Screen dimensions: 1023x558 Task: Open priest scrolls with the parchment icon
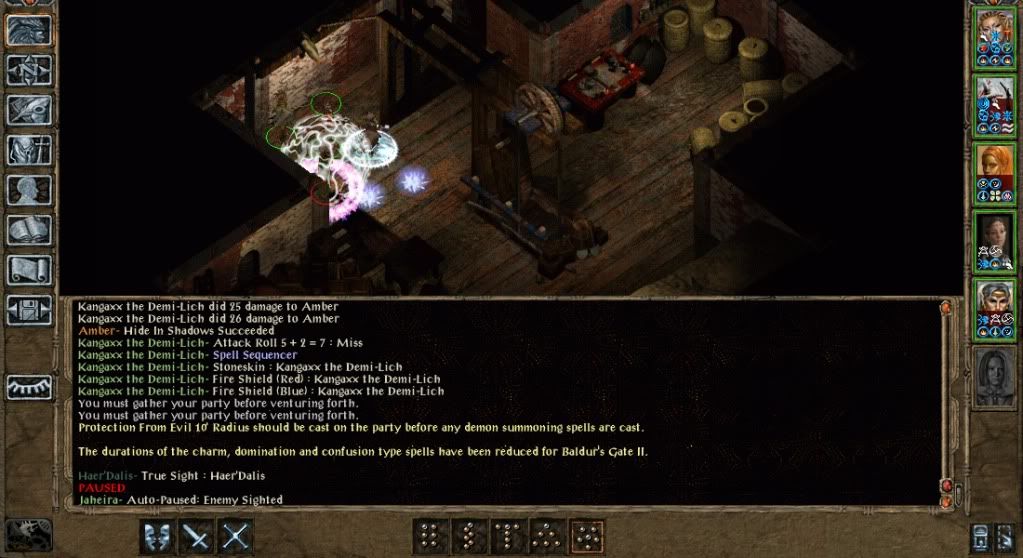[x=30, y=270]
